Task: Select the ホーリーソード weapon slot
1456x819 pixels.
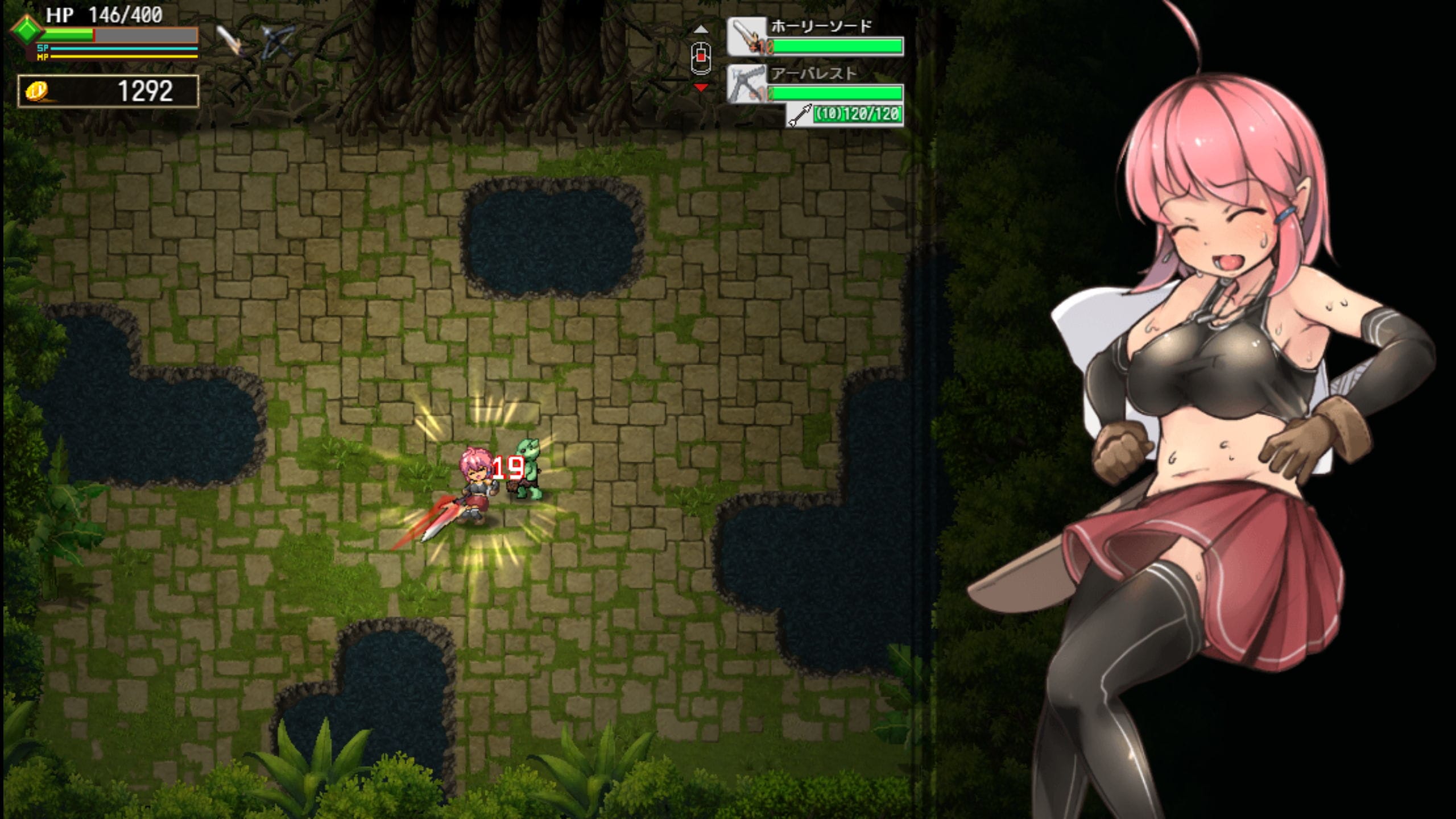Action: 814,37
